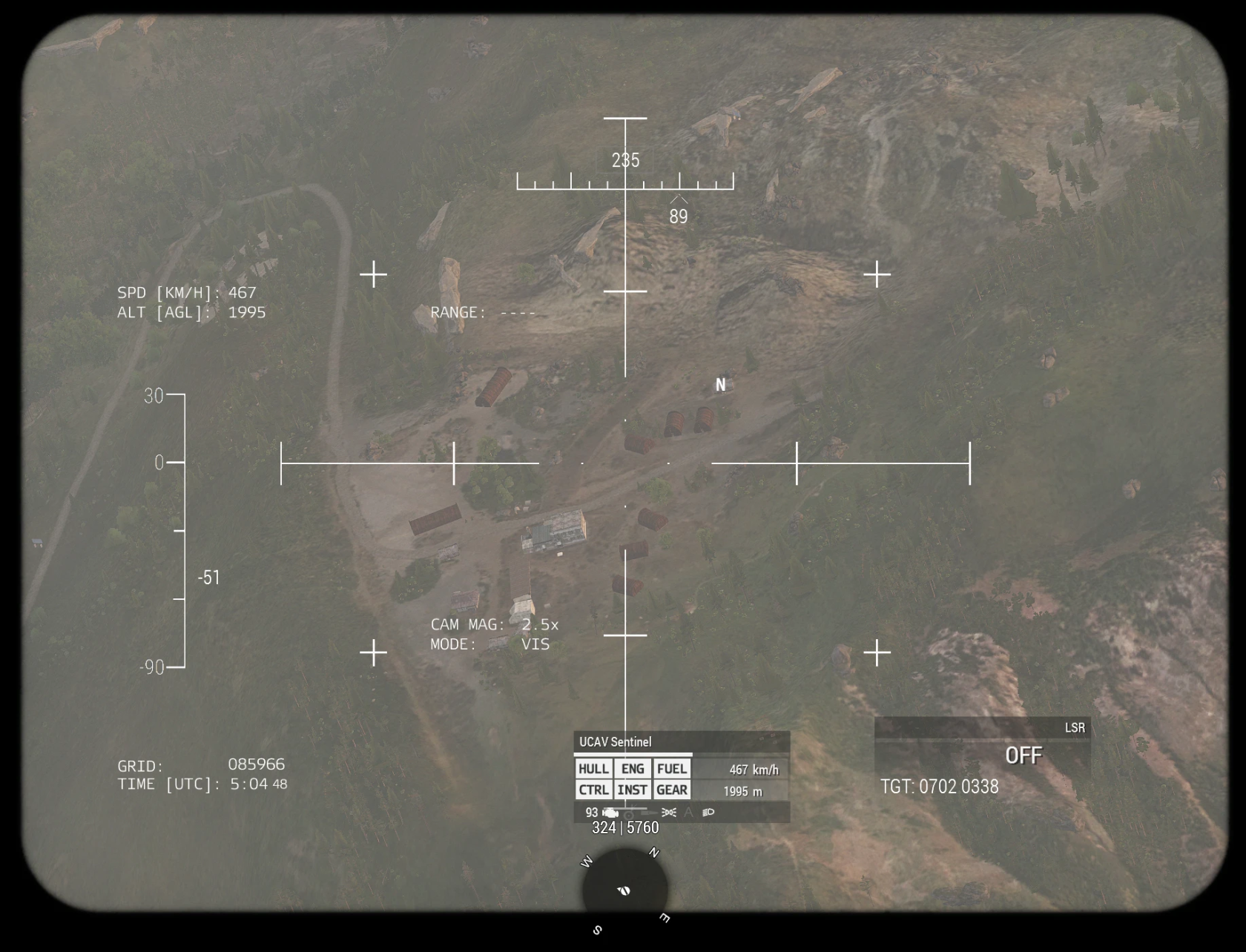Click the MODE: VIS camera setting

(x=491, y=644)
